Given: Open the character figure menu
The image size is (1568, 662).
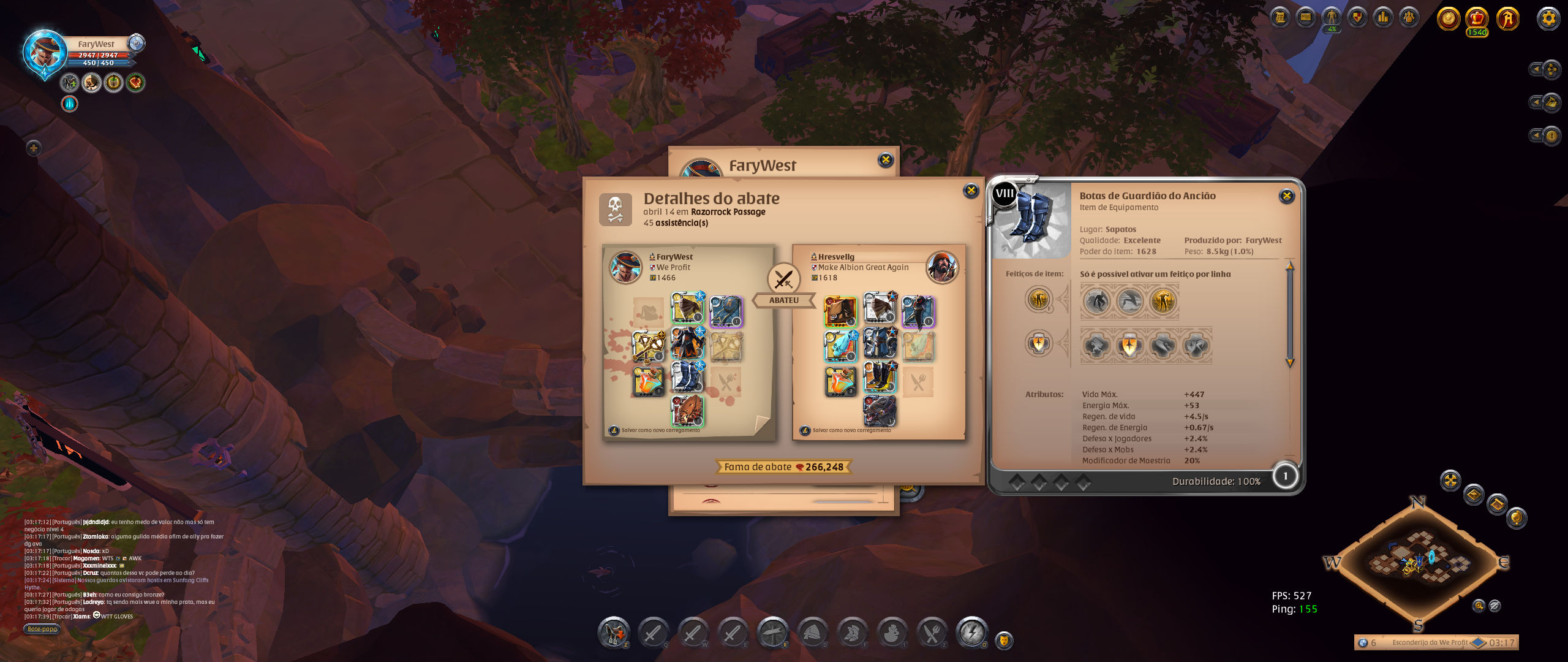Looking at the screenshot, I should [x=1331, y=17].
